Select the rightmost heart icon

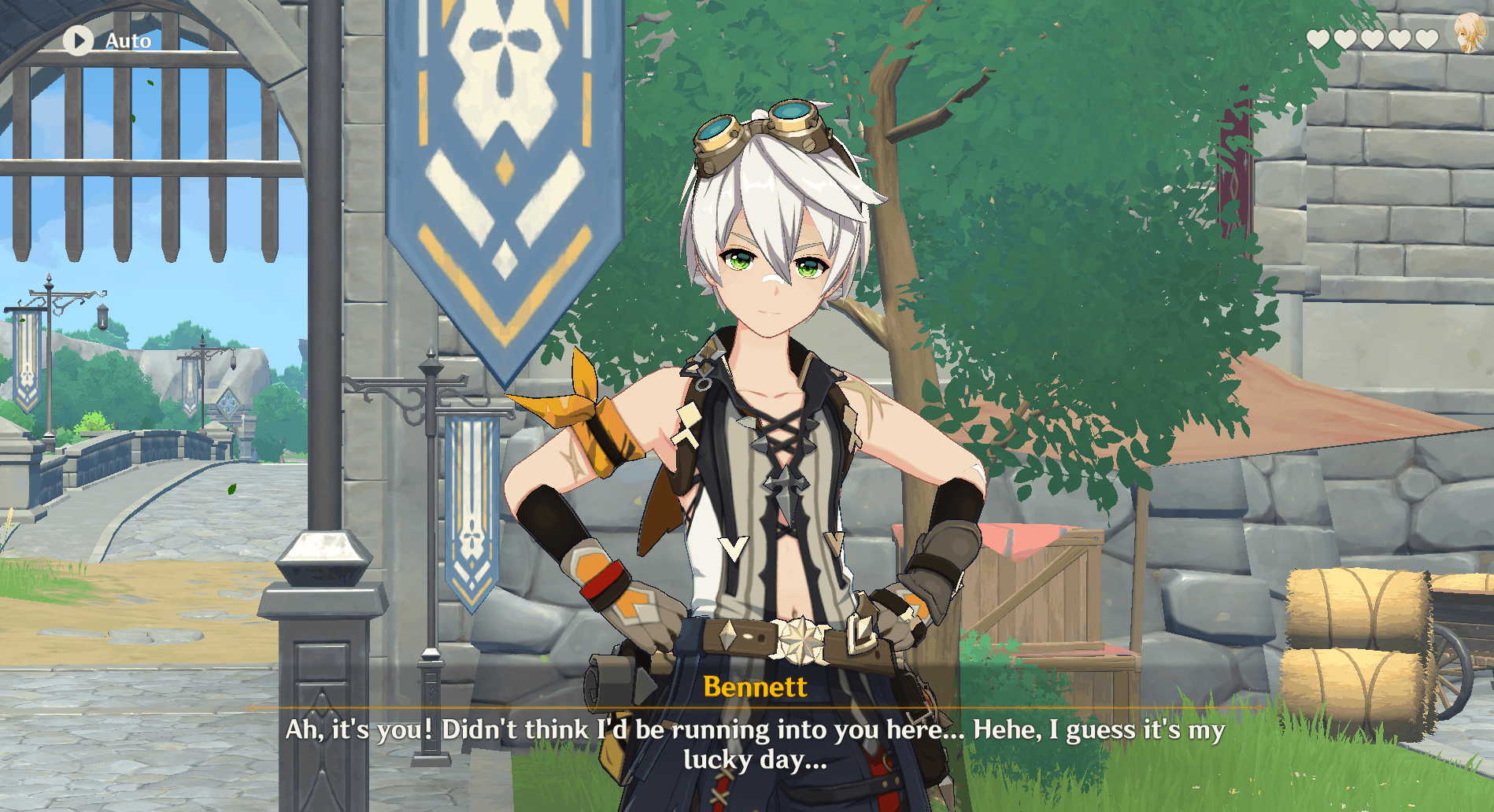point(1427,40)
